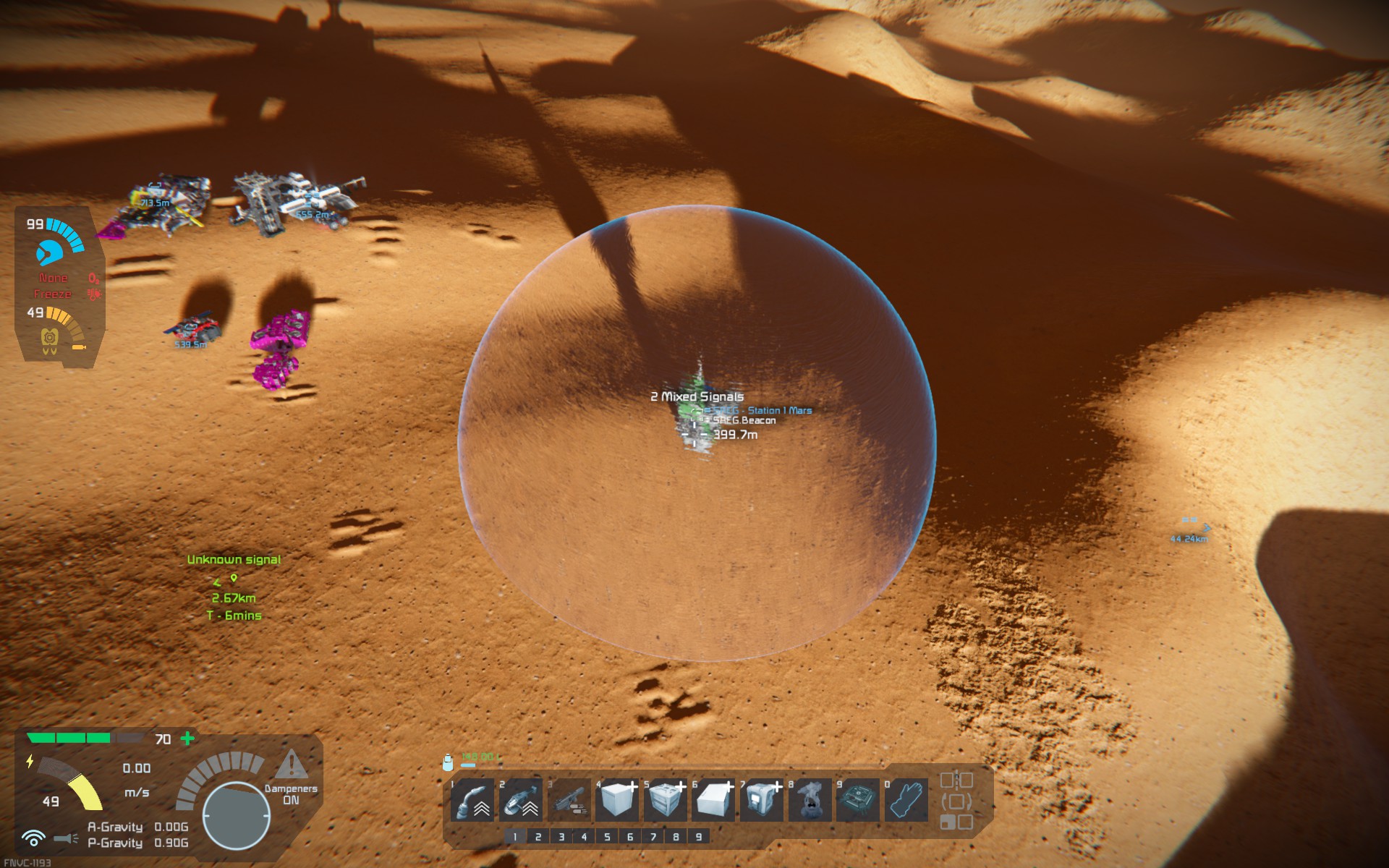
Task: Switch to empty hand glove slot
Action: tap(906, 800)
